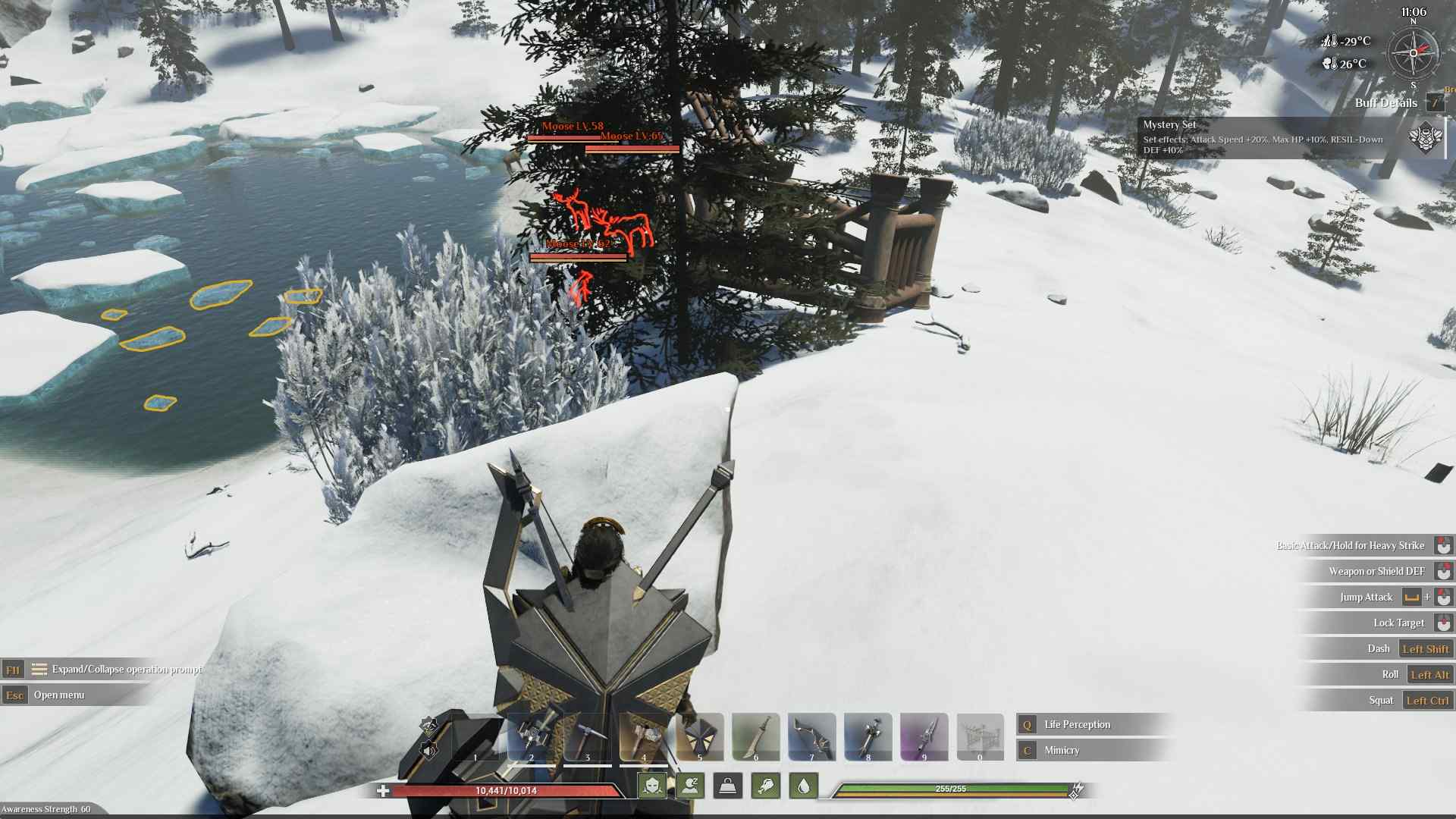Select the pickaxe in hotbar slot 3
This screenshot has height=819, width=1456.
(588, 736)
